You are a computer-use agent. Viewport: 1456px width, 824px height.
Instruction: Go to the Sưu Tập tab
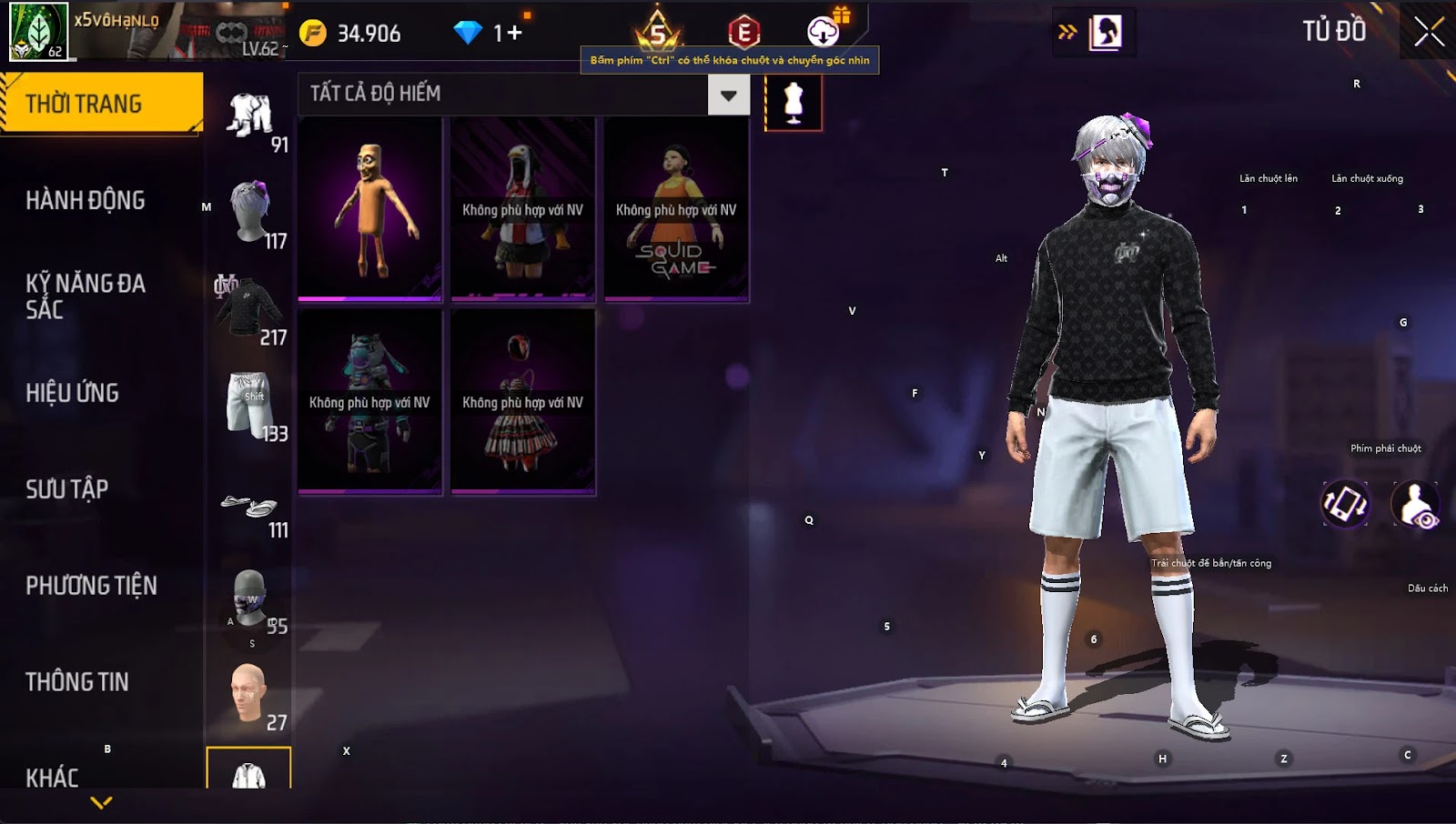[67, 489]
